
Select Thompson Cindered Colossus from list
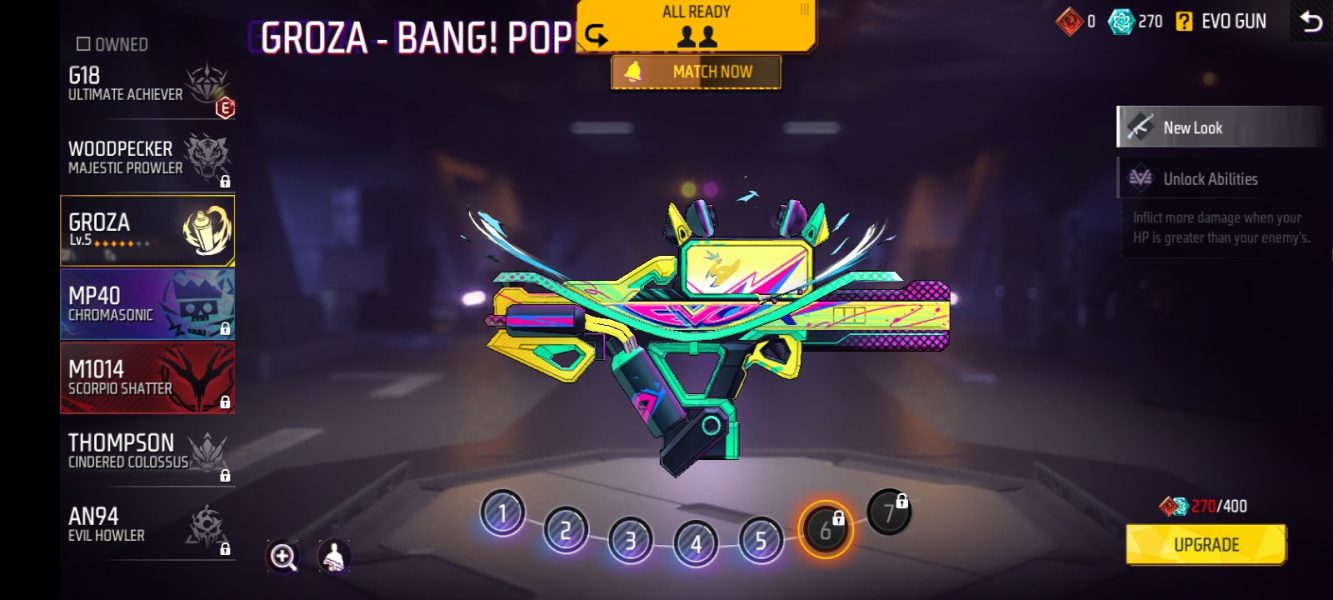click(148, 451)
